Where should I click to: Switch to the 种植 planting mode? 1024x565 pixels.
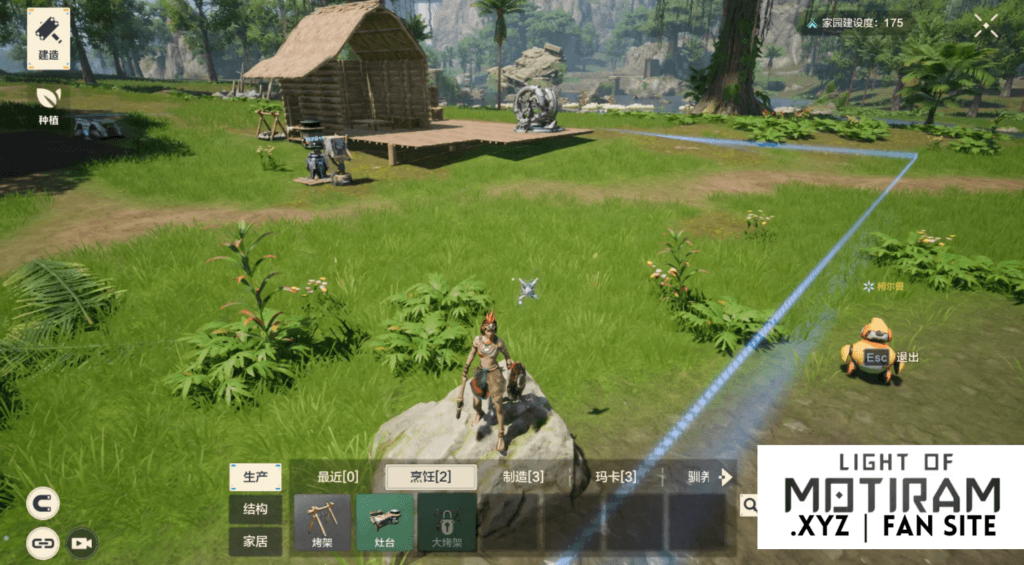tap(48, 102)
